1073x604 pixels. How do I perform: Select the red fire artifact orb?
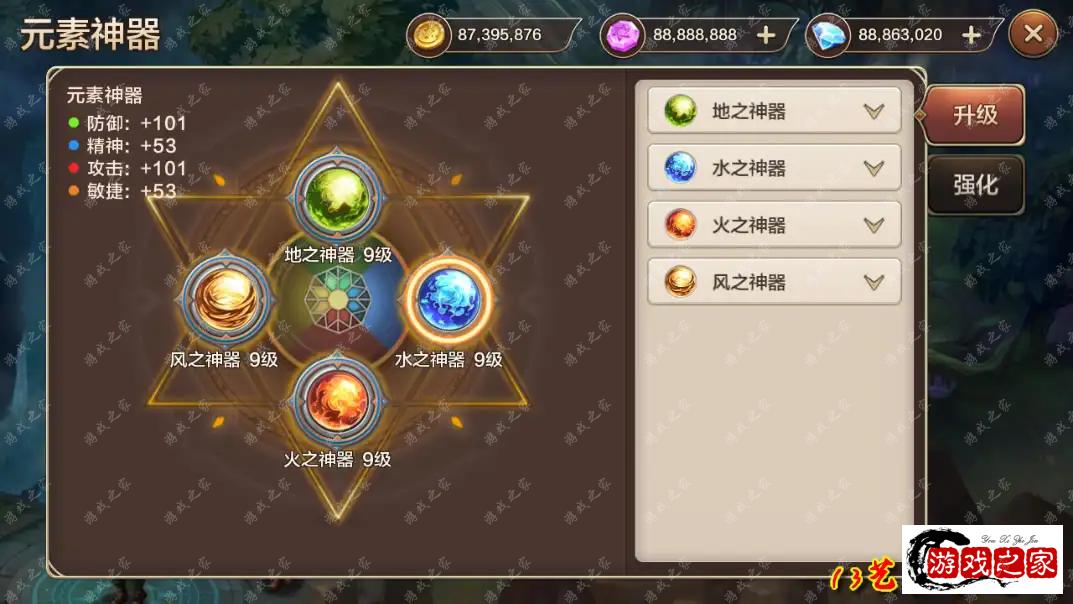click(x=338, y=401)
